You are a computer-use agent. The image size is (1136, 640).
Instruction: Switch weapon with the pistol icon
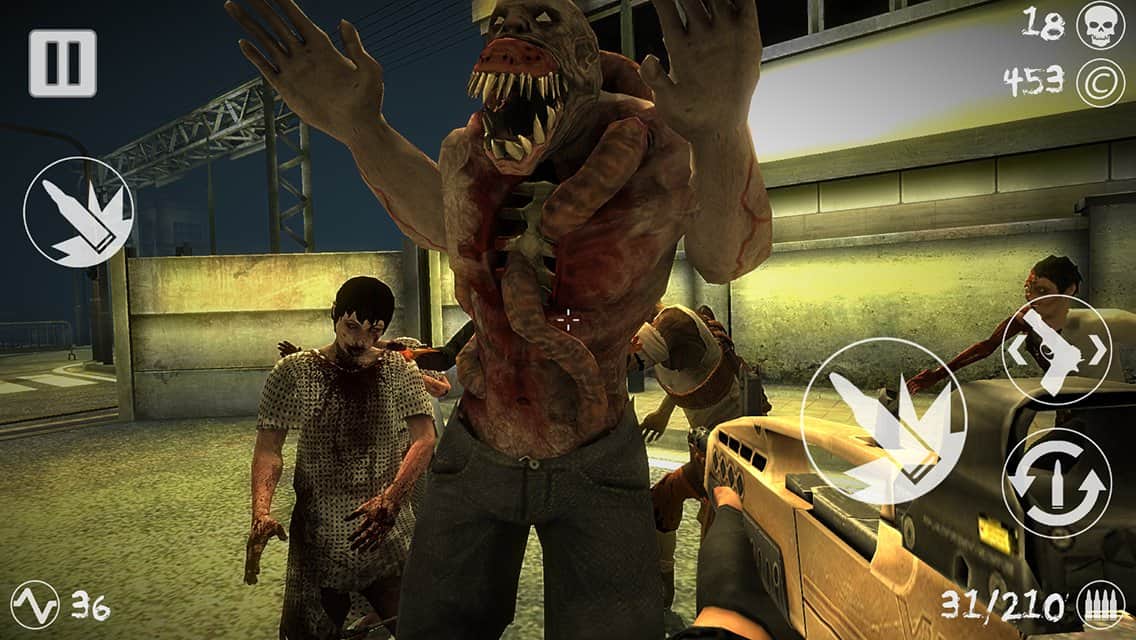point(1056,350)
